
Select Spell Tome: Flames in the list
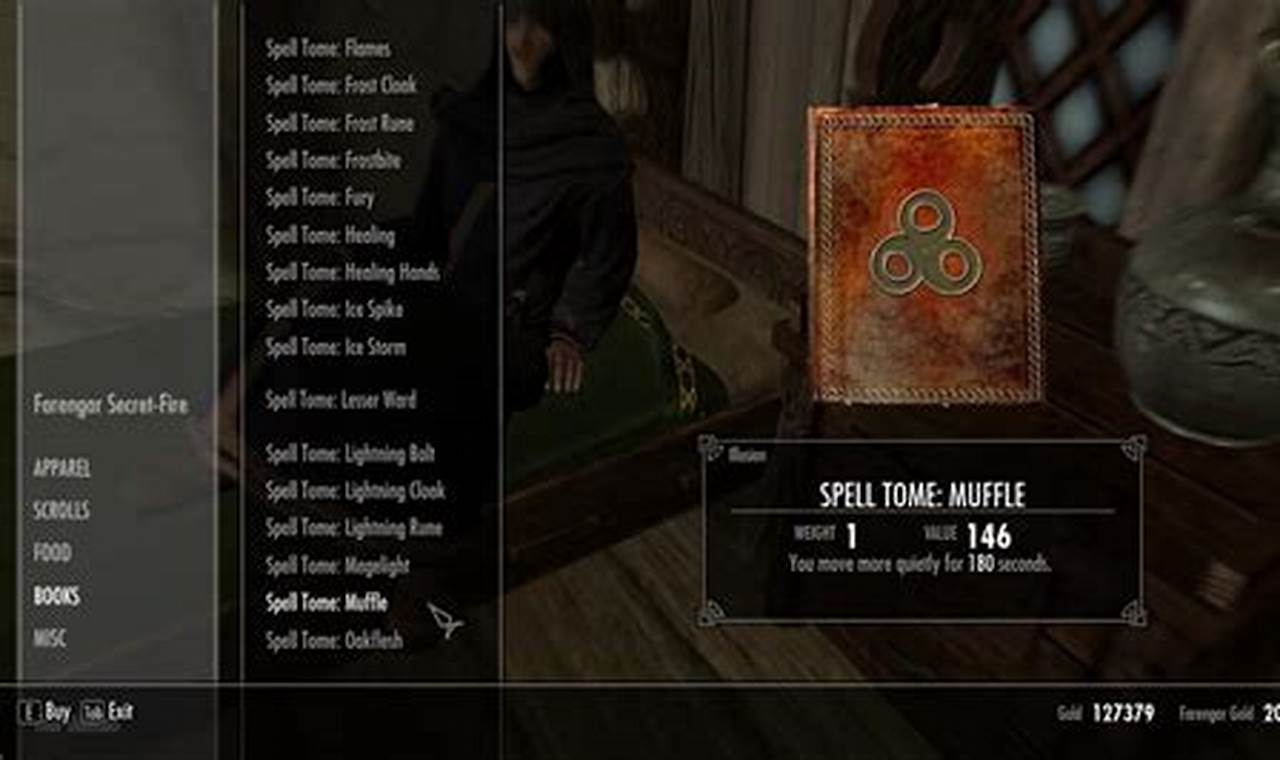point(328,47)
